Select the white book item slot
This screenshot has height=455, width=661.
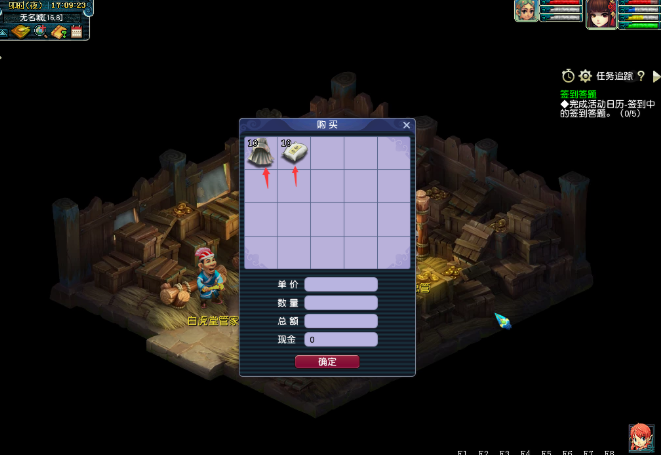click(294, 153)
